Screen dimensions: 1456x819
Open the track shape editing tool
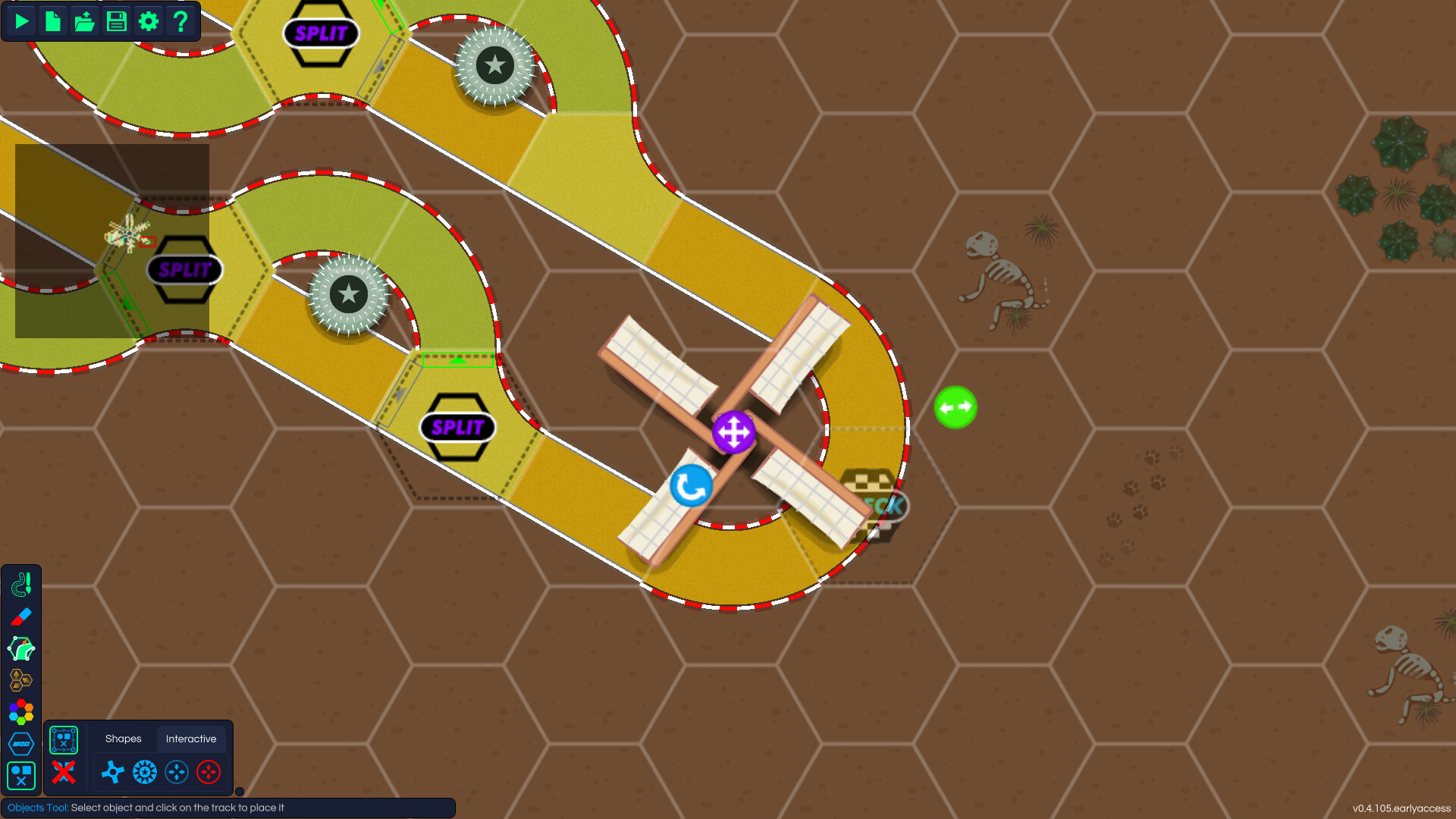(x=20, y=648)
